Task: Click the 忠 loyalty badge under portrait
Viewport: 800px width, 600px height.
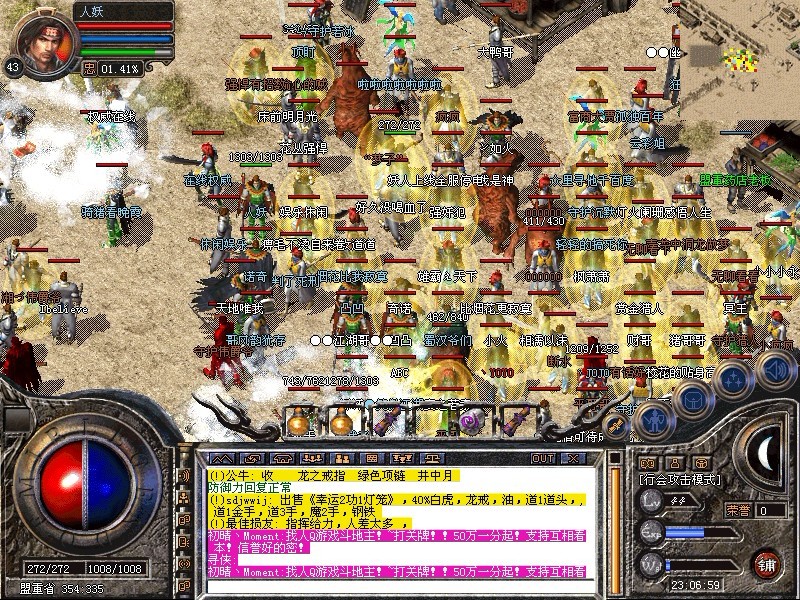Action: pos(88,69)
